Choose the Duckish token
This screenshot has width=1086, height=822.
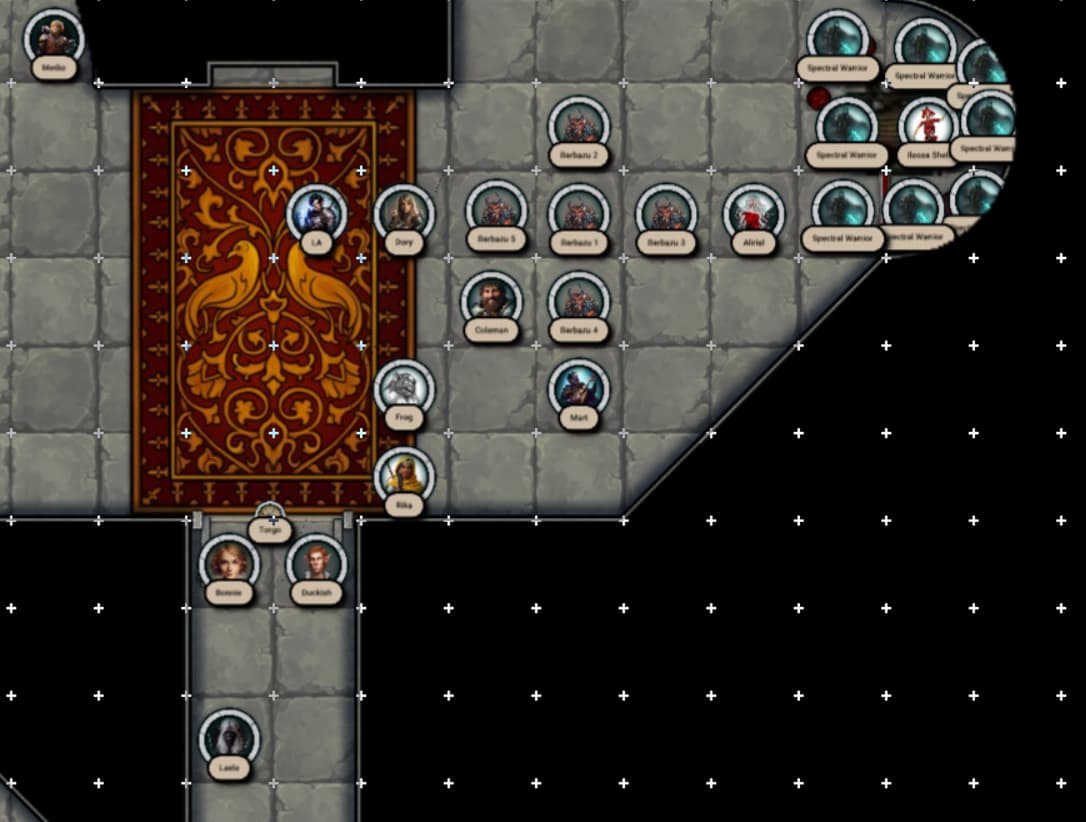316,564
